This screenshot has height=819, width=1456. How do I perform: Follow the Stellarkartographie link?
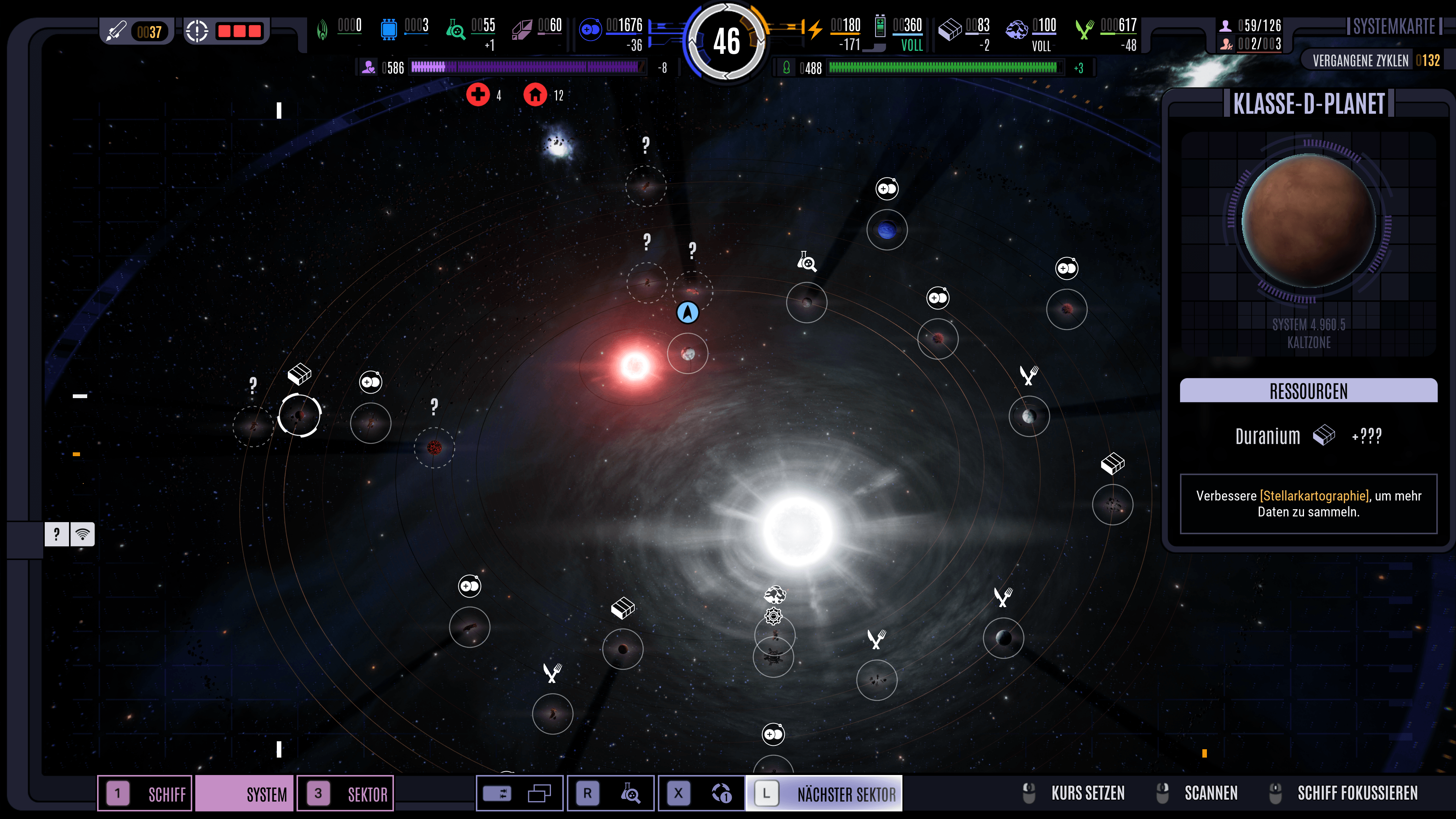(x=1314, y=496)
